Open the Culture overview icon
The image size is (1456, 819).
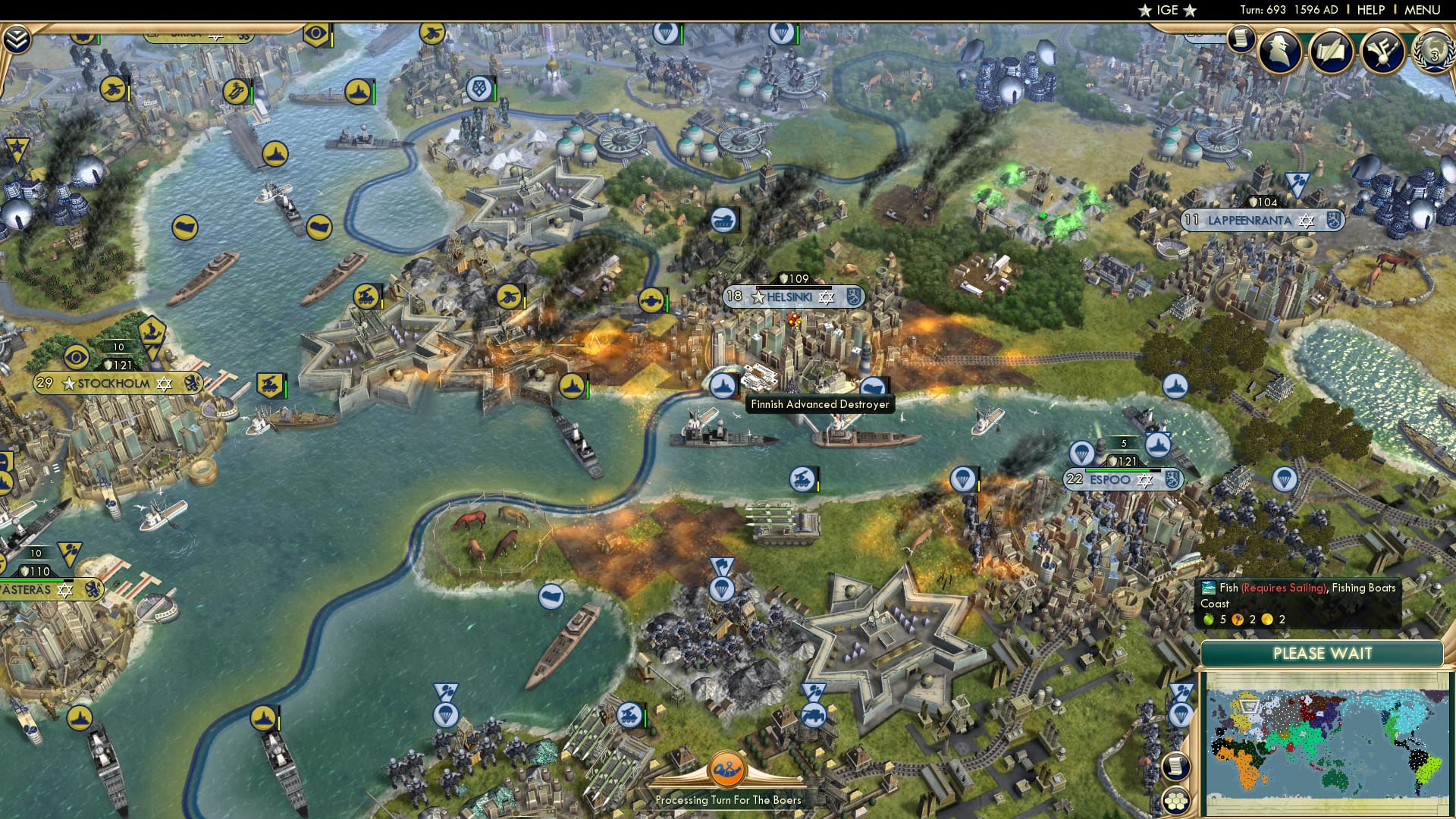click(1382, 53)
